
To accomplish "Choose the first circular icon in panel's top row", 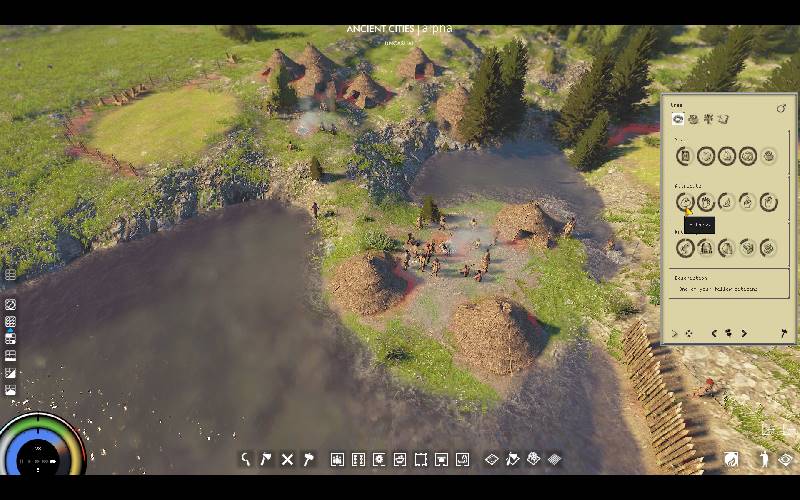I will (x=685, y=156).
